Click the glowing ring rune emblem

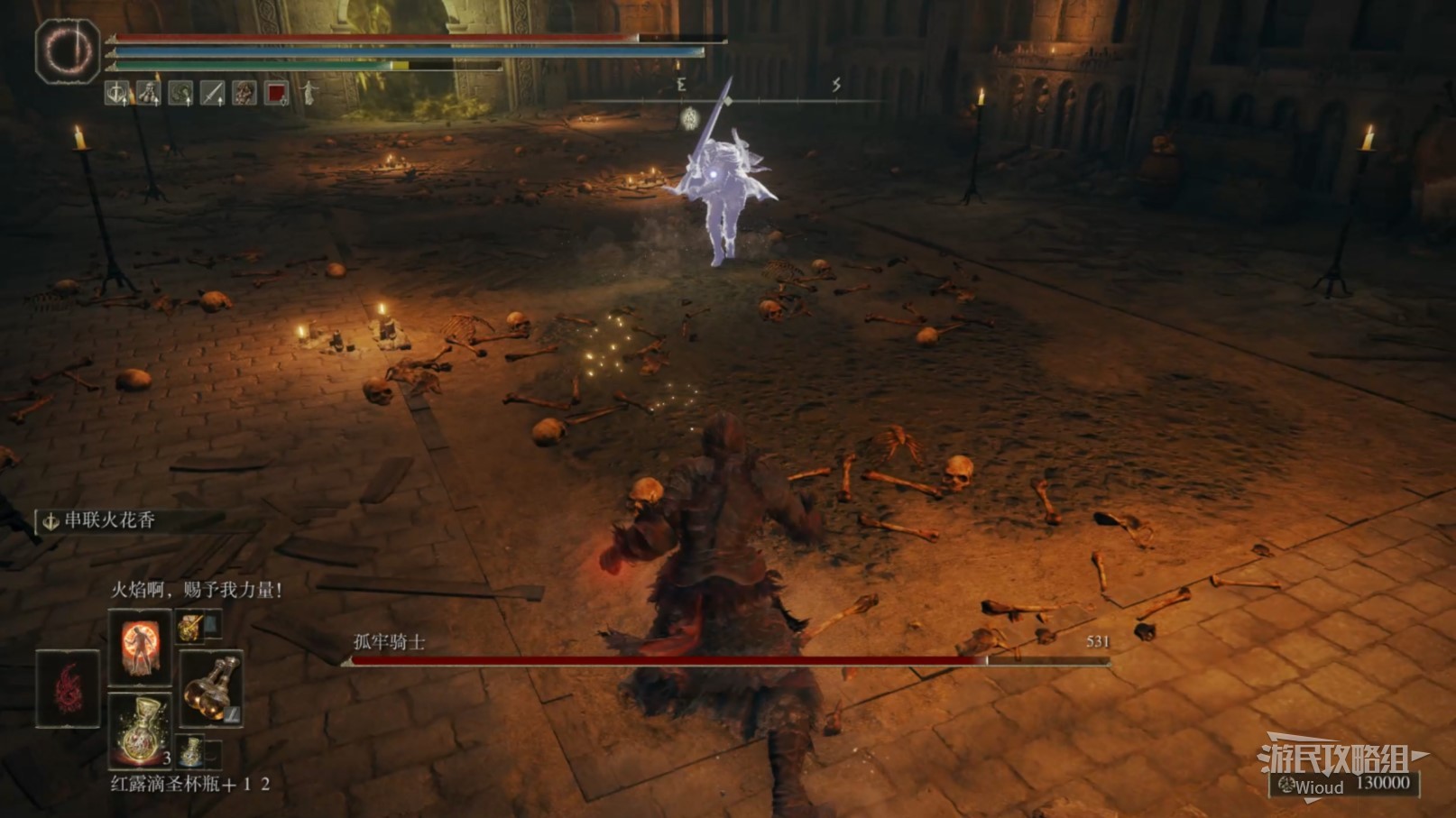tap(68, 51)
